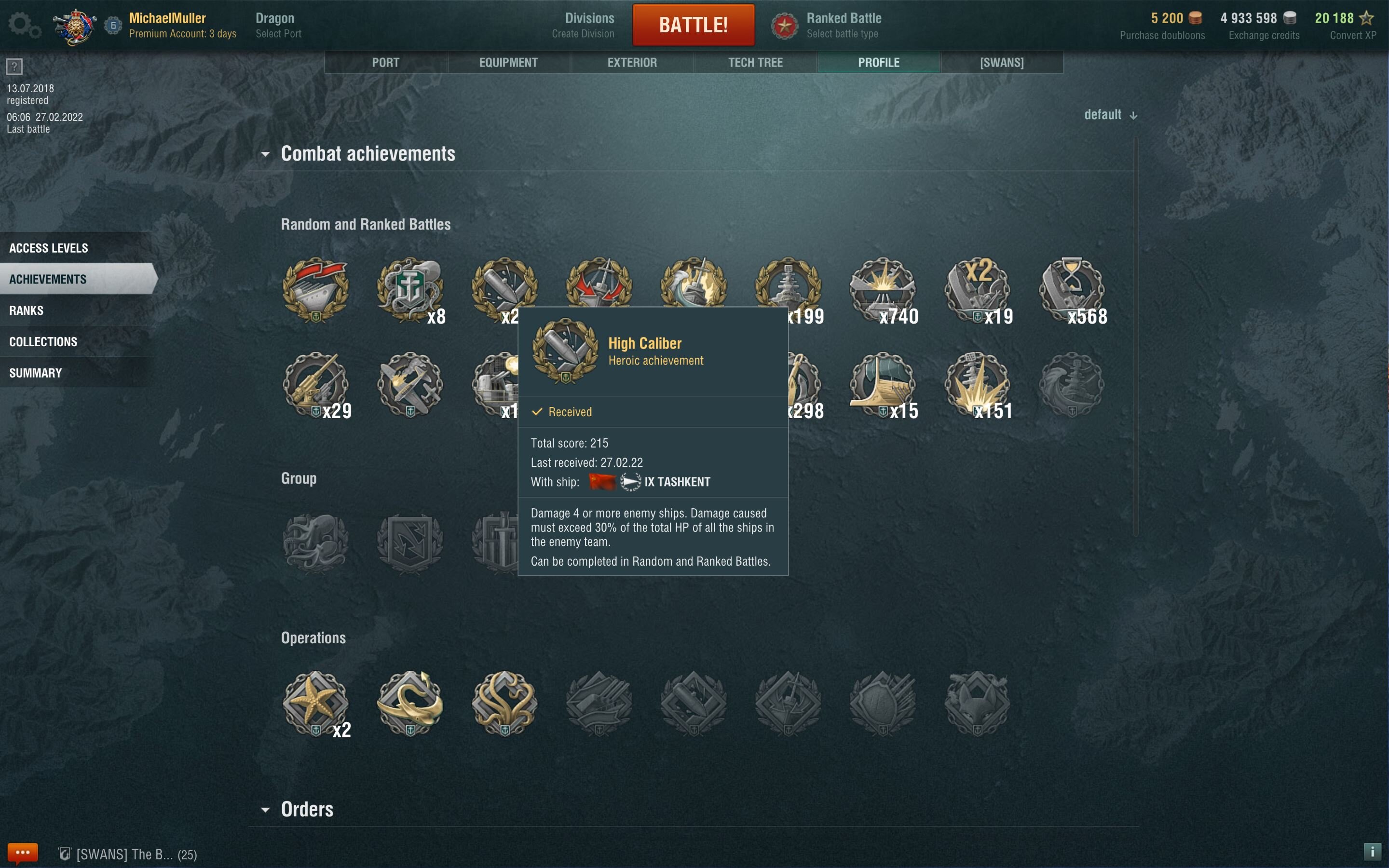Switch to the Port tab

pos(385,63)
